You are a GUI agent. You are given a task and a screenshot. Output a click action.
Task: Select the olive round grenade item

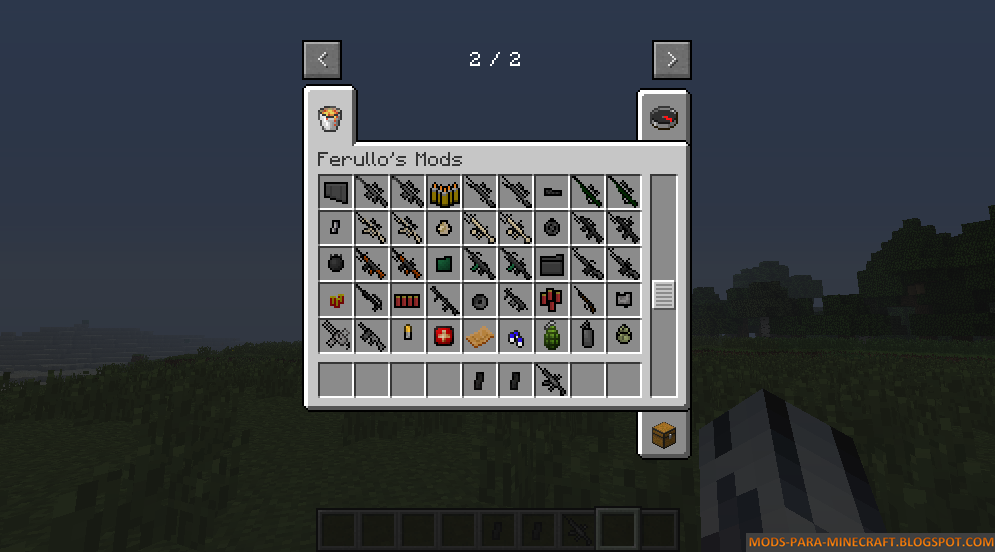pos(623,336)
